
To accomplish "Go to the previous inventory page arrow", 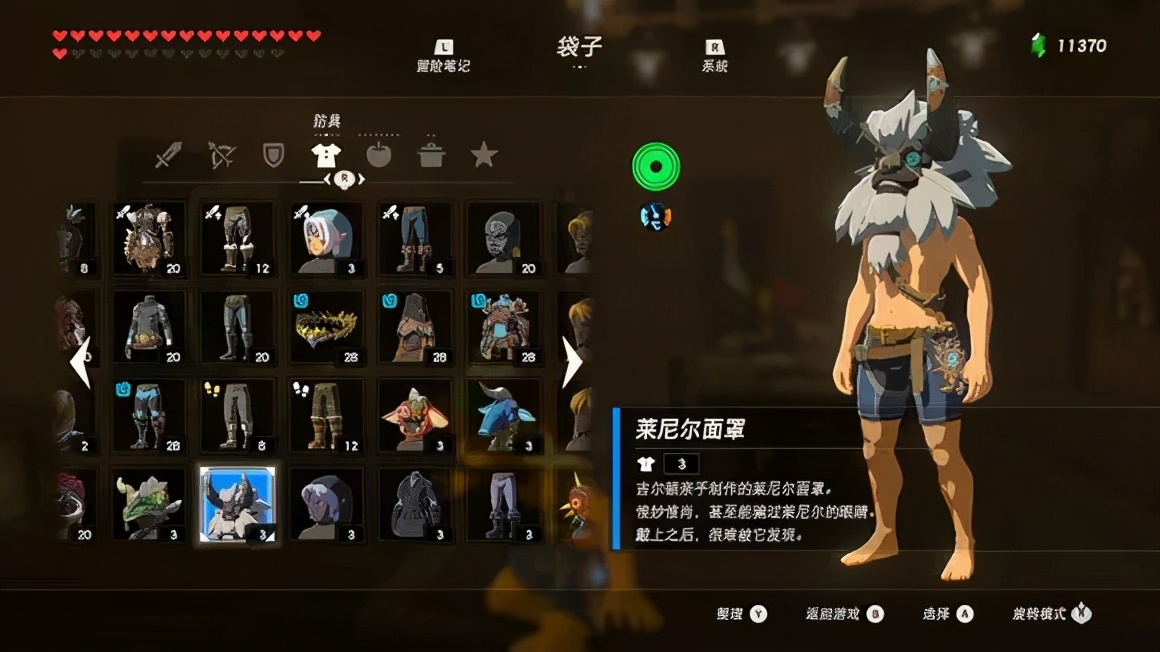I will (80, 362).
